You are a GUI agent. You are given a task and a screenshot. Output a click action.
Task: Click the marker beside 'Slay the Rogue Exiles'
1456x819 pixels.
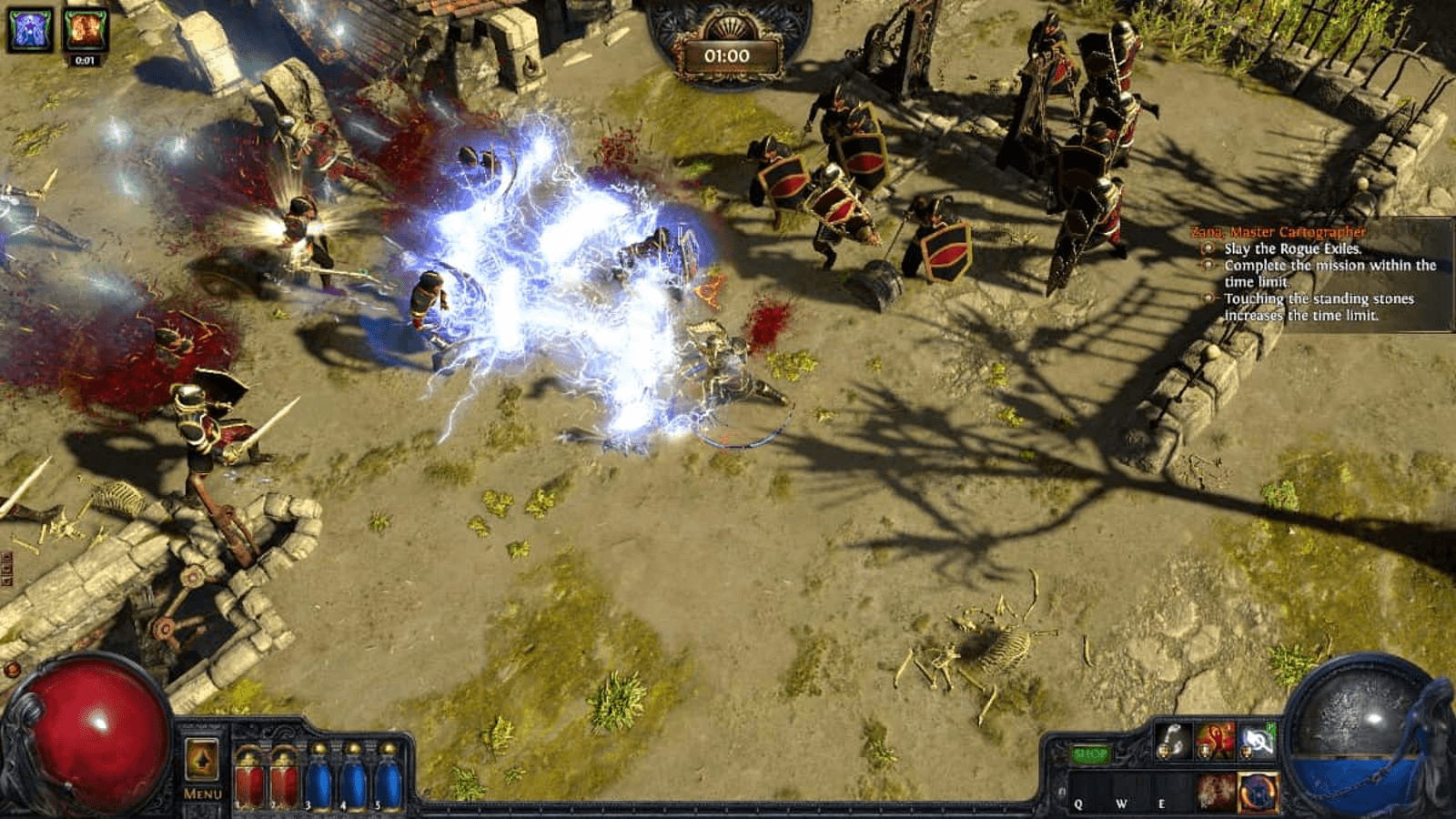[1208, 249]
